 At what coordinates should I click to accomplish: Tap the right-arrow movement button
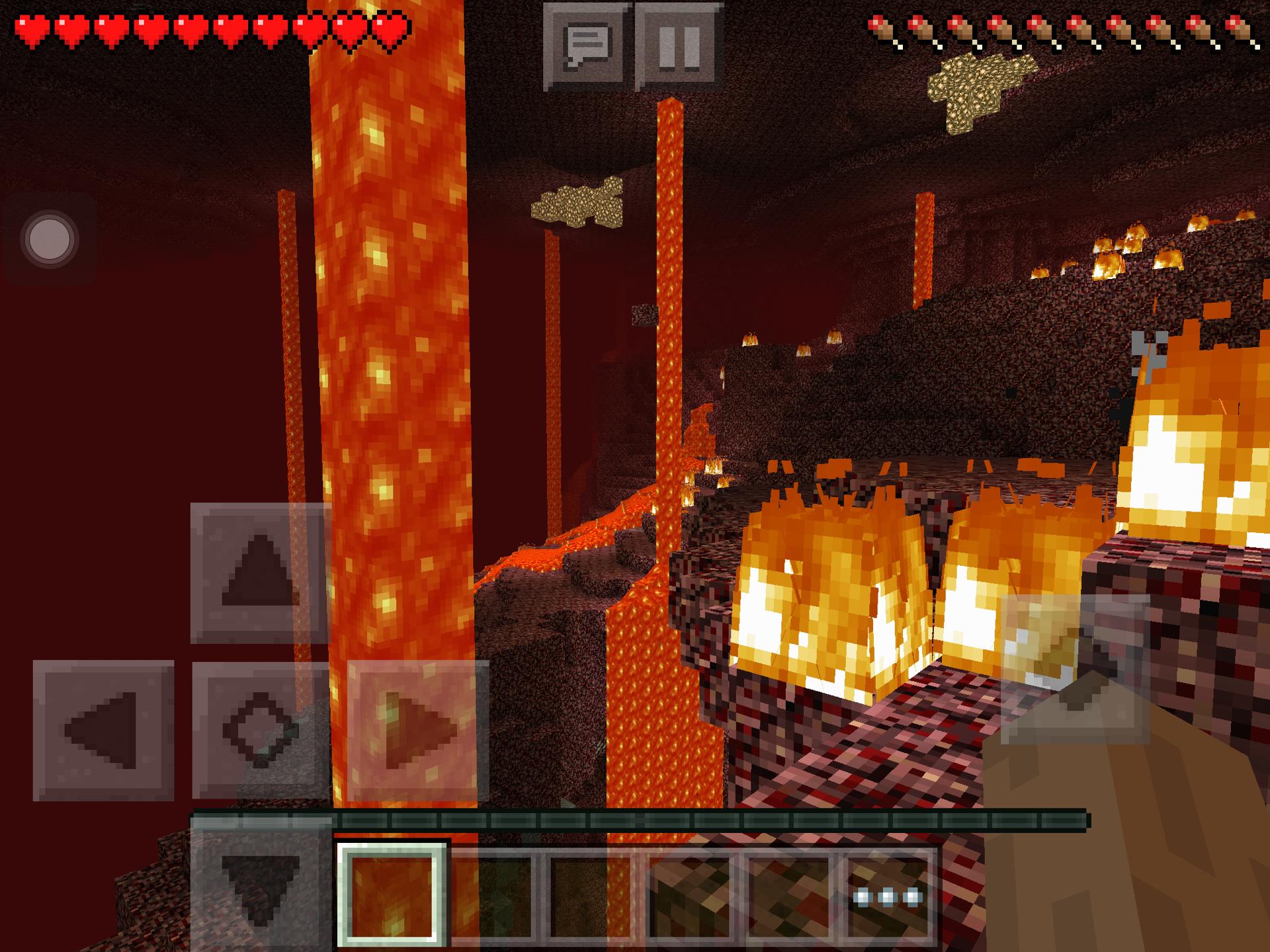pos(417,730)
